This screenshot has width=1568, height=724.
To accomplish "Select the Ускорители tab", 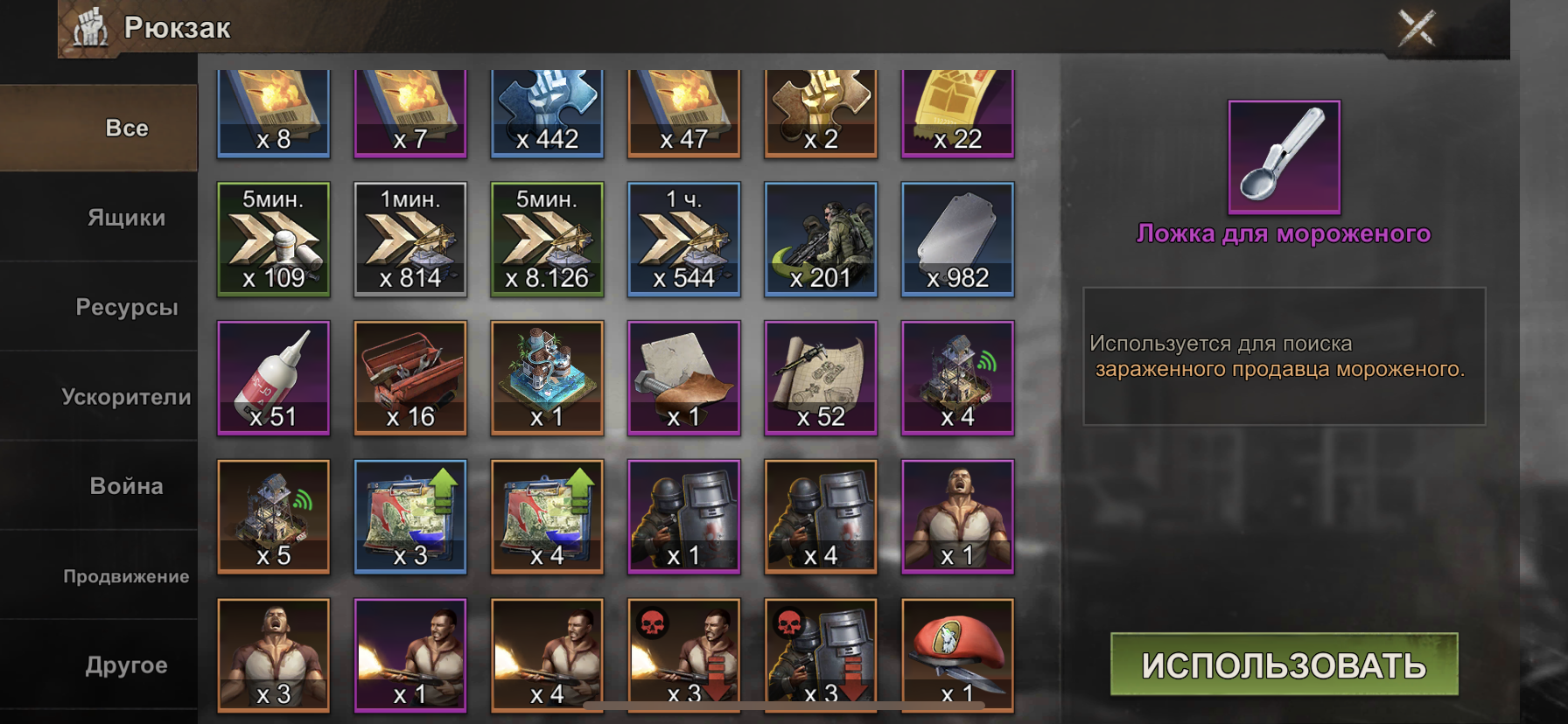I will pyautogui.click(x=126, y=397).
